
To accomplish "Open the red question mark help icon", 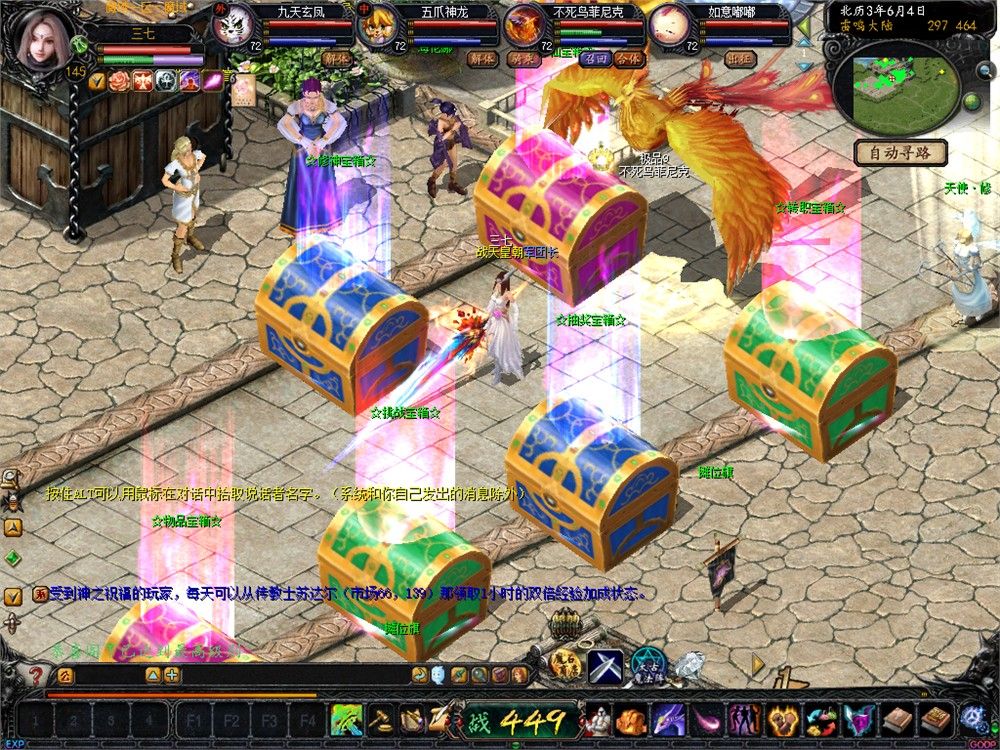I will point(36,675).
